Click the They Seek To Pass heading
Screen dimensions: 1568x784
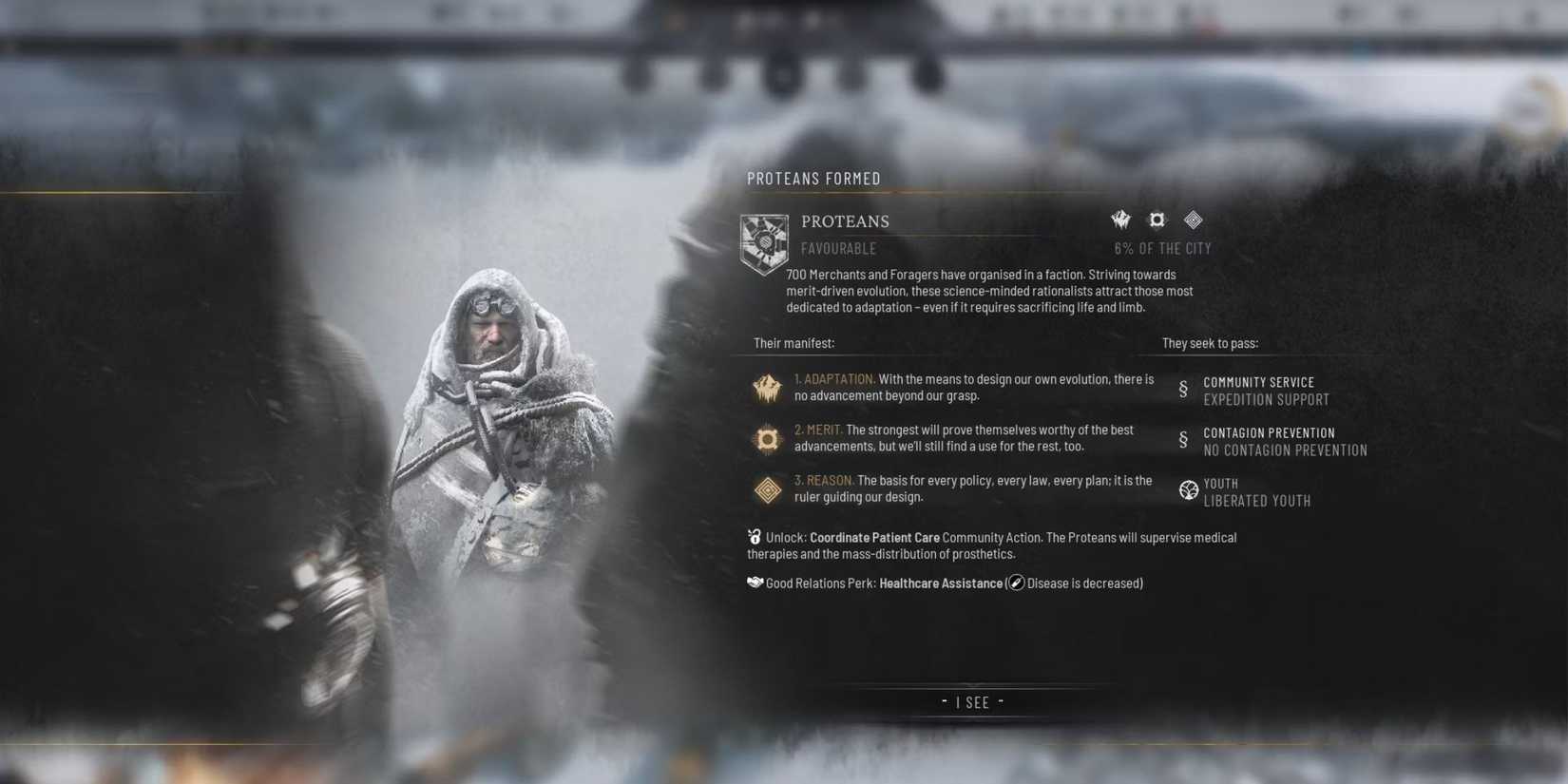(1209, 343)
